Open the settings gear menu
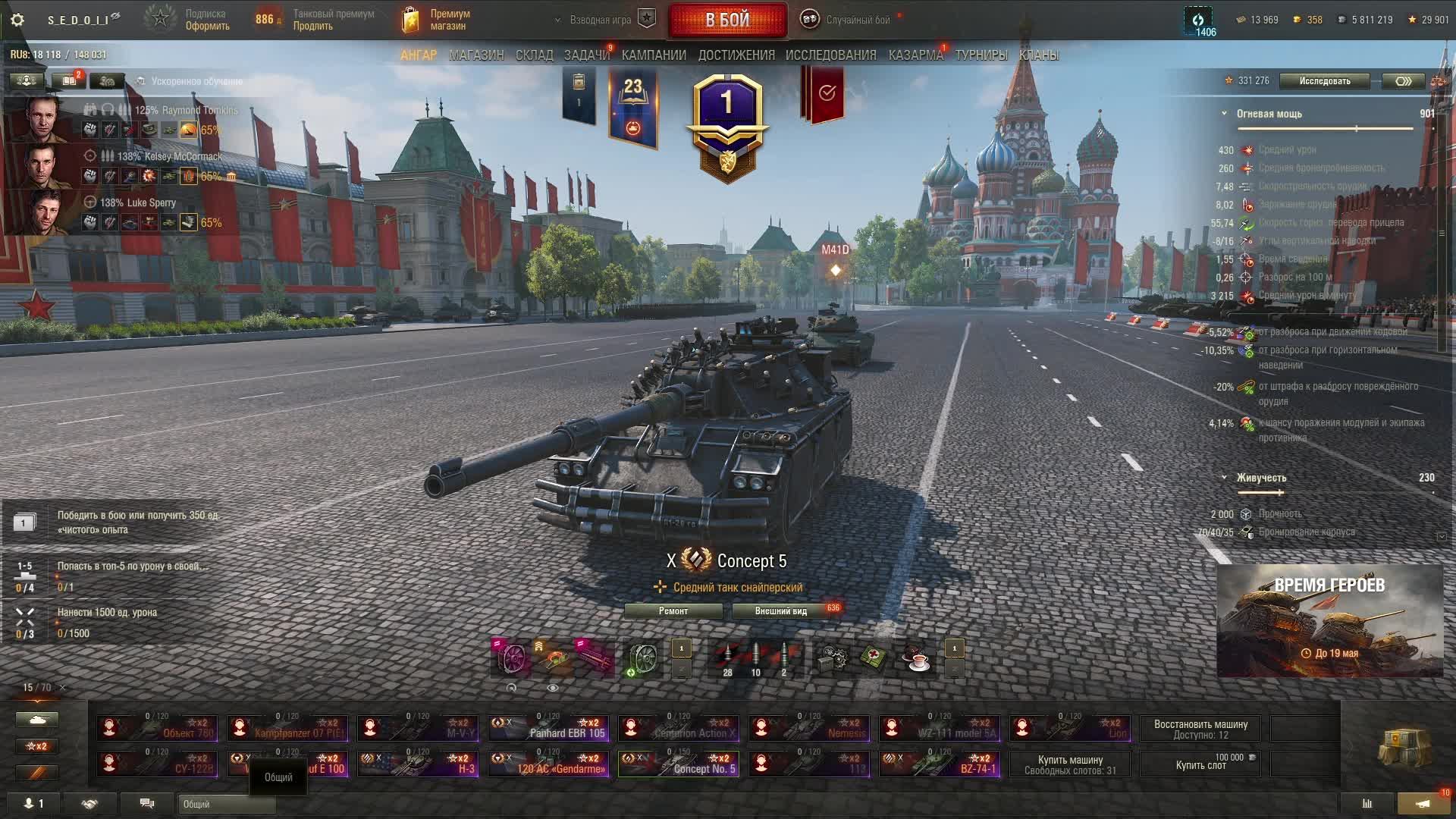The image size is (1456, 819). 17,20
